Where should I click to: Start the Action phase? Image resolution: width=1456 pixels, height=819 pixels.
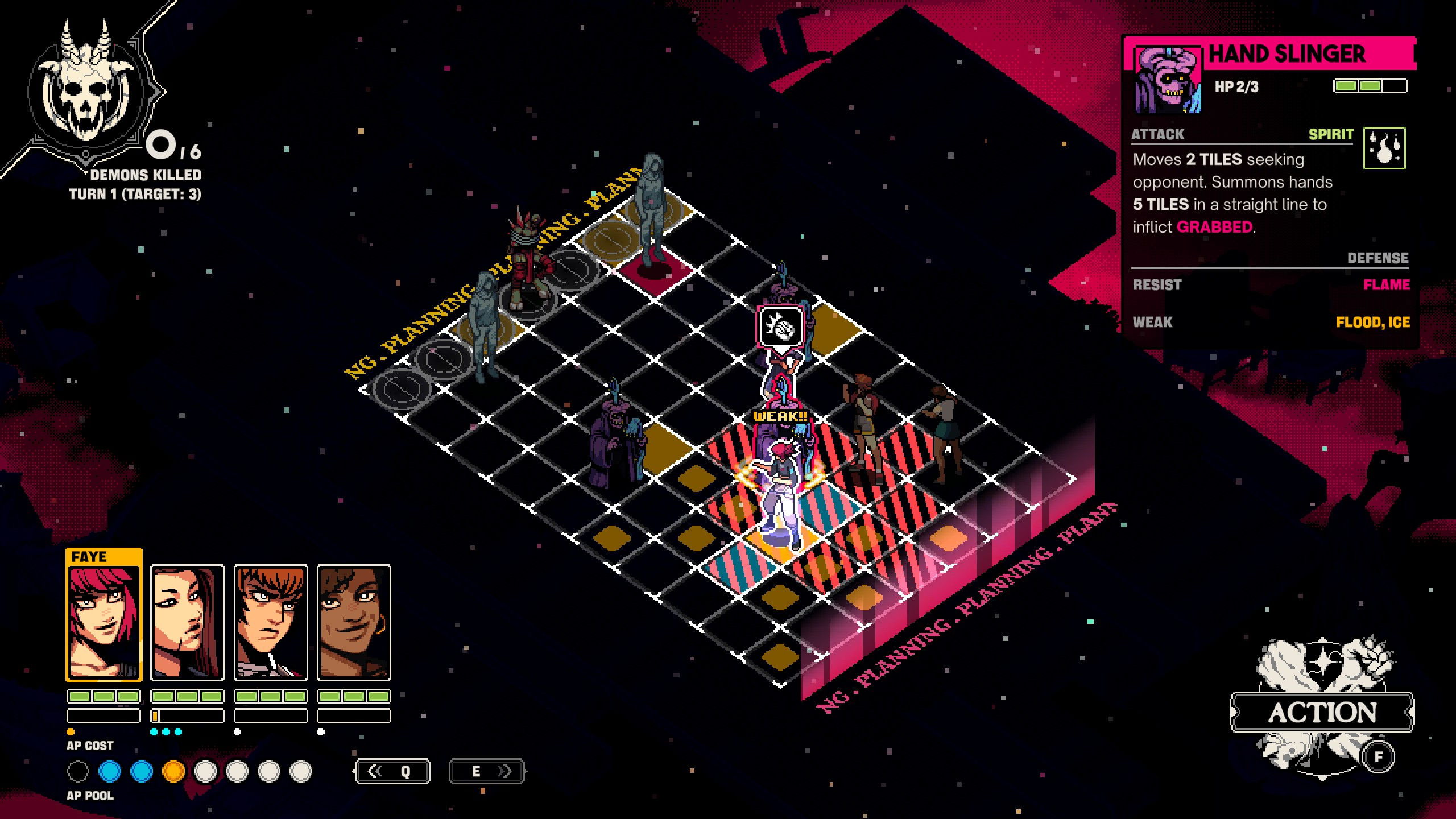click(1322, 712)
